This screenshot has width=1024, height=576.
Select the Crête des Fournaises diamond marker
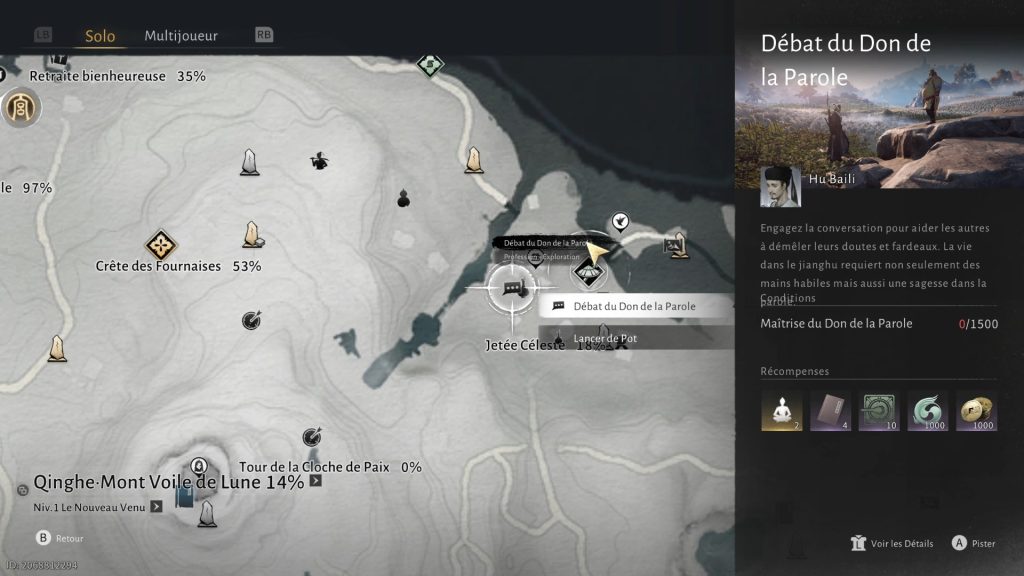pyautogui.click(x=160, y=245)
